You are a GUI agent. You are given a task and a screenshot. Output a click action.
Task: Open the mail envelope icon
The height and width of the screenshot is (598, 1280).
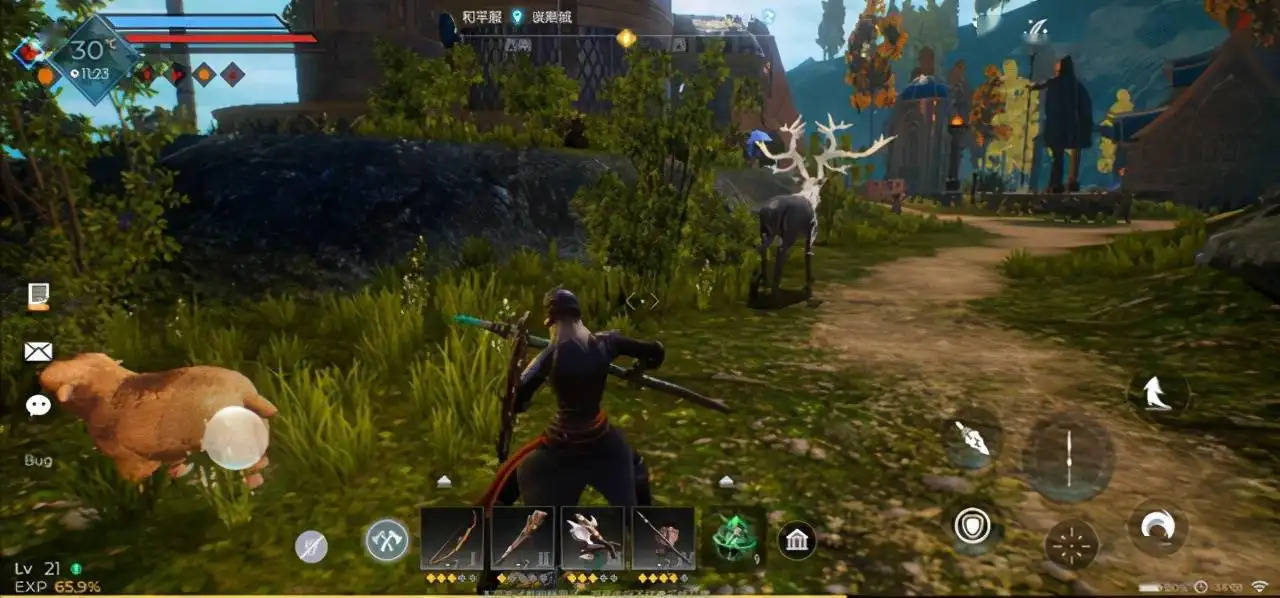(38, 351)
